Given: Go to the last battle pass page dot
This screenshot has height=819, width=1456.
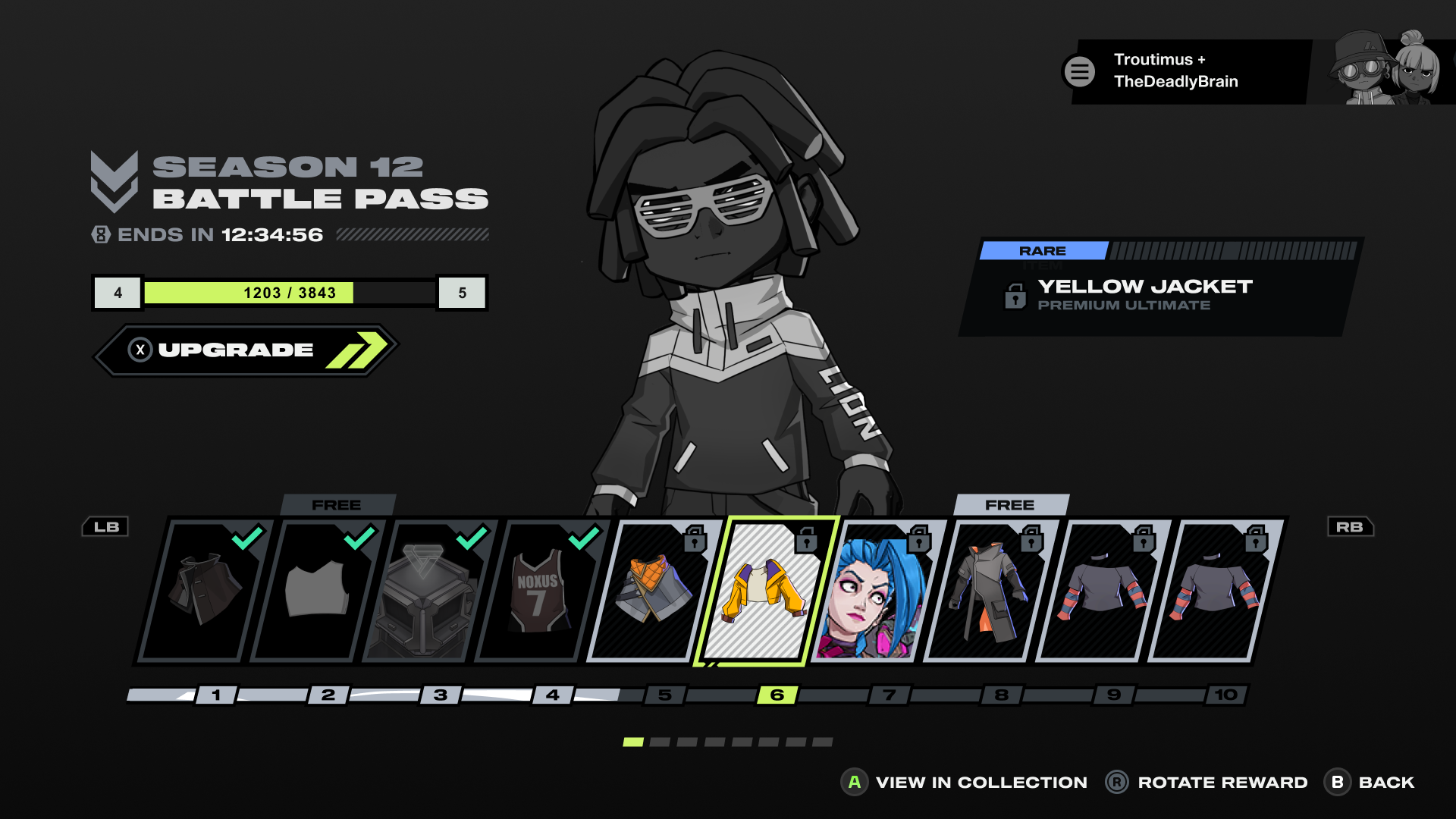Looking at the screenshot, I should tap(823, 742).
